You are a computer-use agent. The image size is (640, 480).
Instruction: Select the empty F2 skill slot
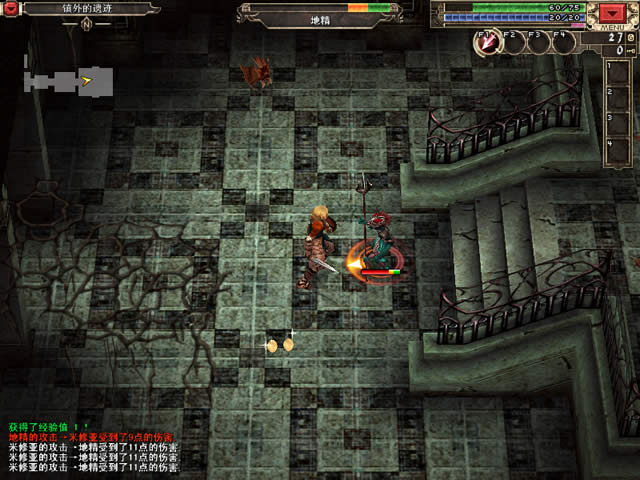[514, 42]
